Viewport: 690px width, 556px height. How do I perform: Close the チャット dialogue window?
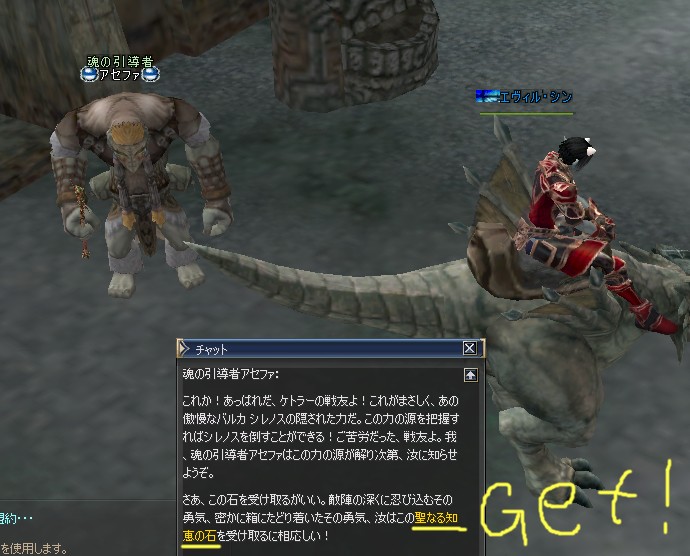[469, 349]
